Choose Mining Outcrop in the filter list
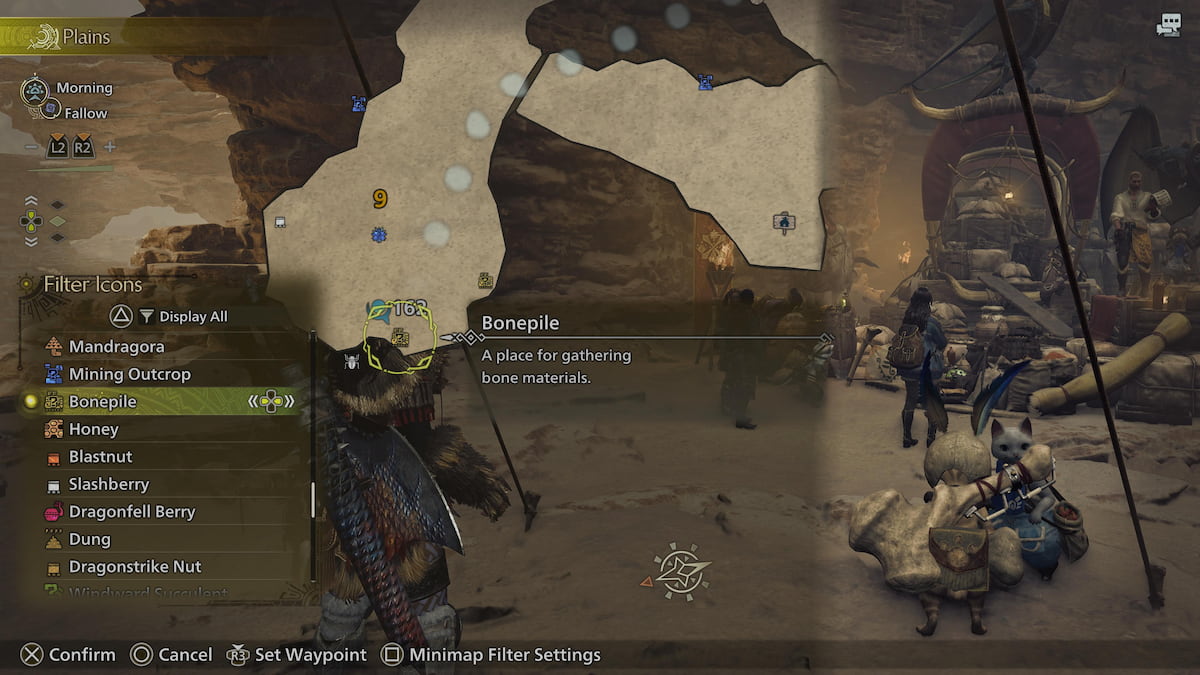The height and width of the screenshot is (675, 1200). (x=129, y=374)
